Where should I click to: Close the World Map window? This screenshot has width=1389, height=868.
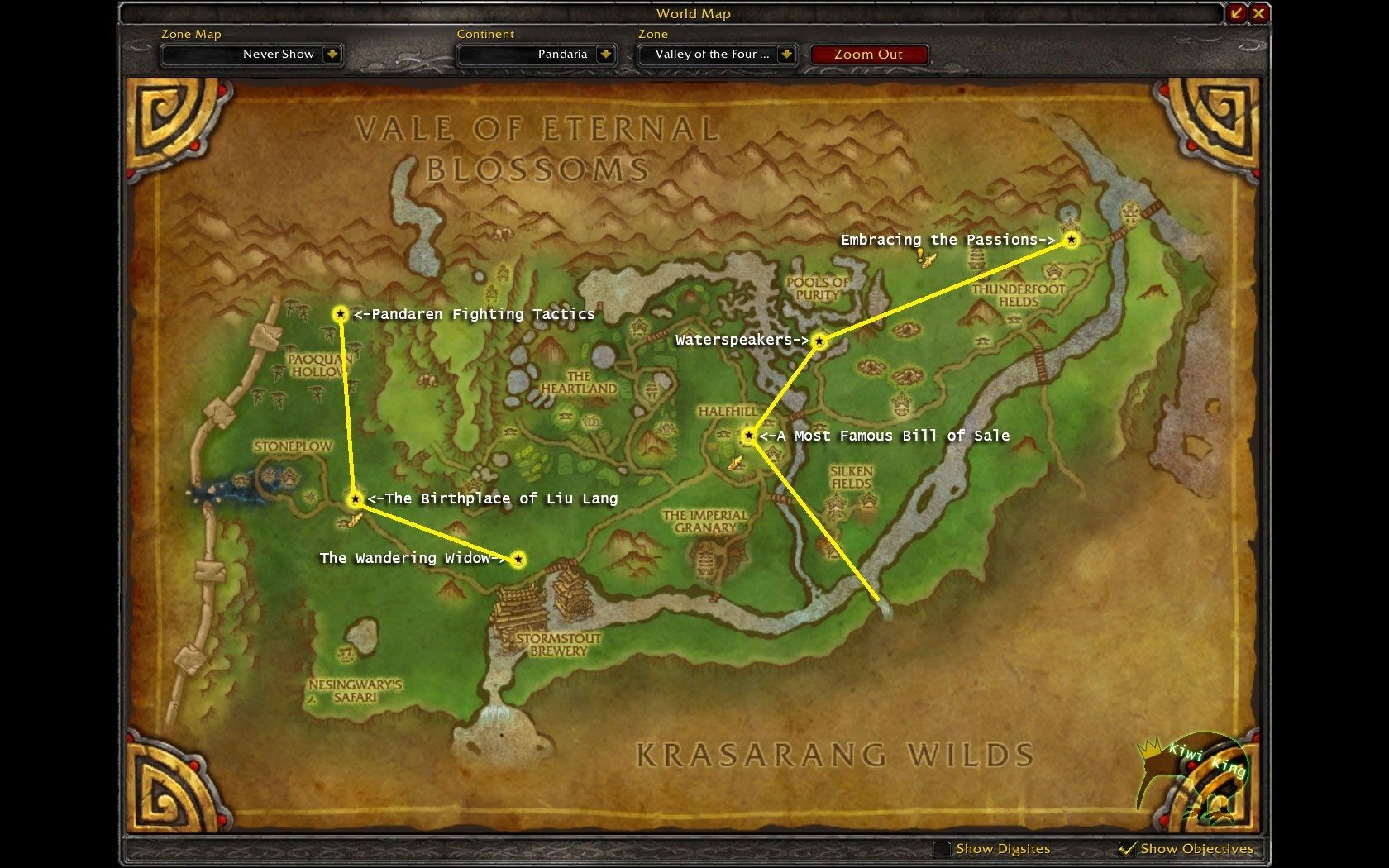click(x=1258, y=13)
